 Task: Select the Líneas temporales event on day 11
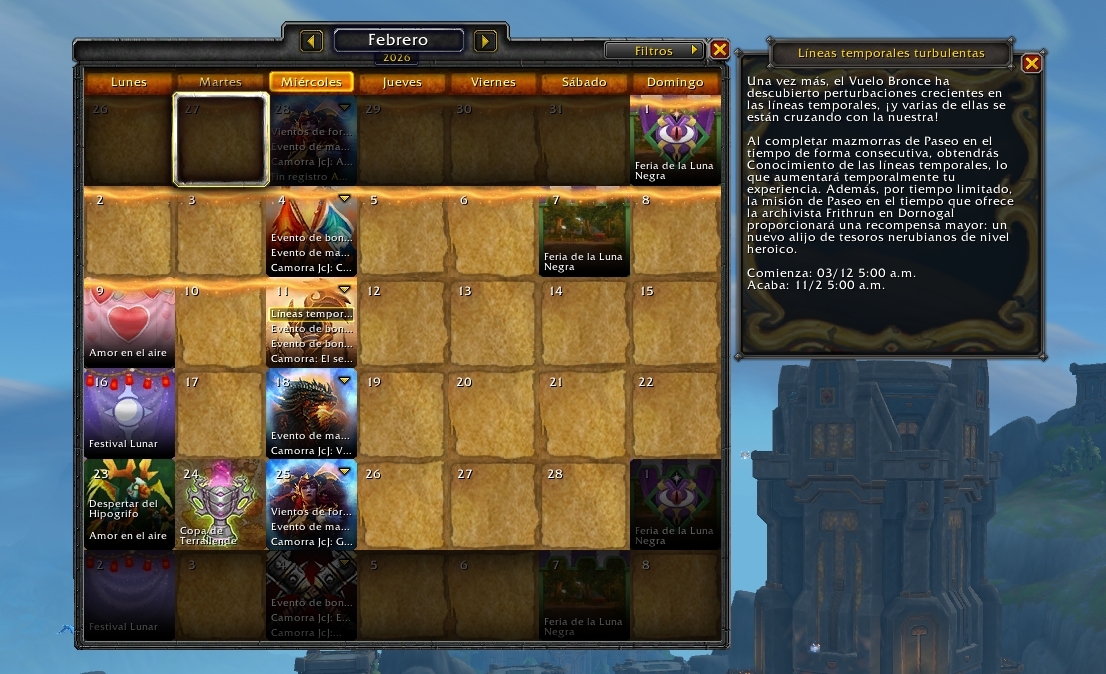click(311, 314)
